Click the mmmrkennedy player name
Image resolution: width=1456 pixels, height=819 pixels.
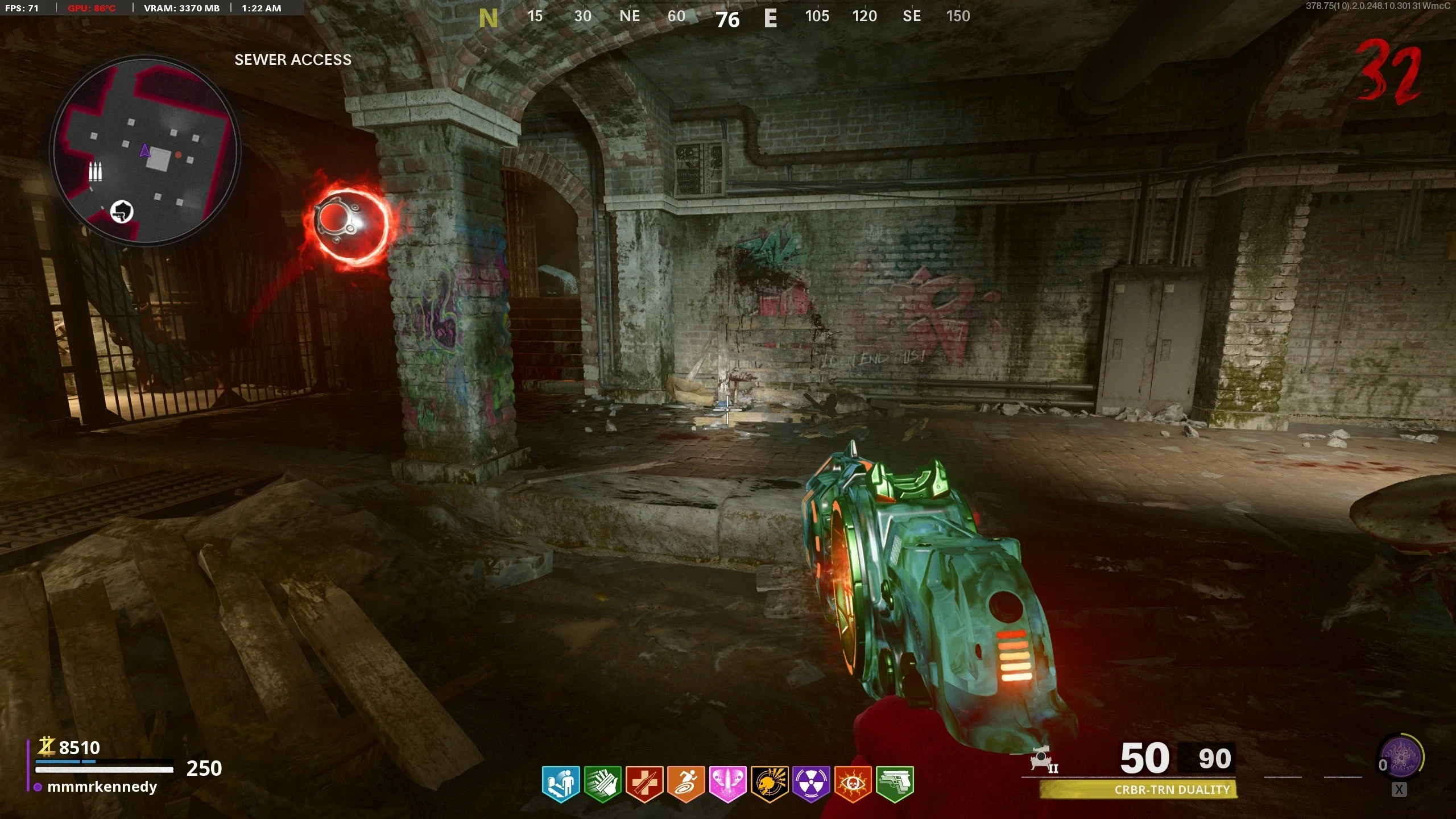(x=102, y=787)
